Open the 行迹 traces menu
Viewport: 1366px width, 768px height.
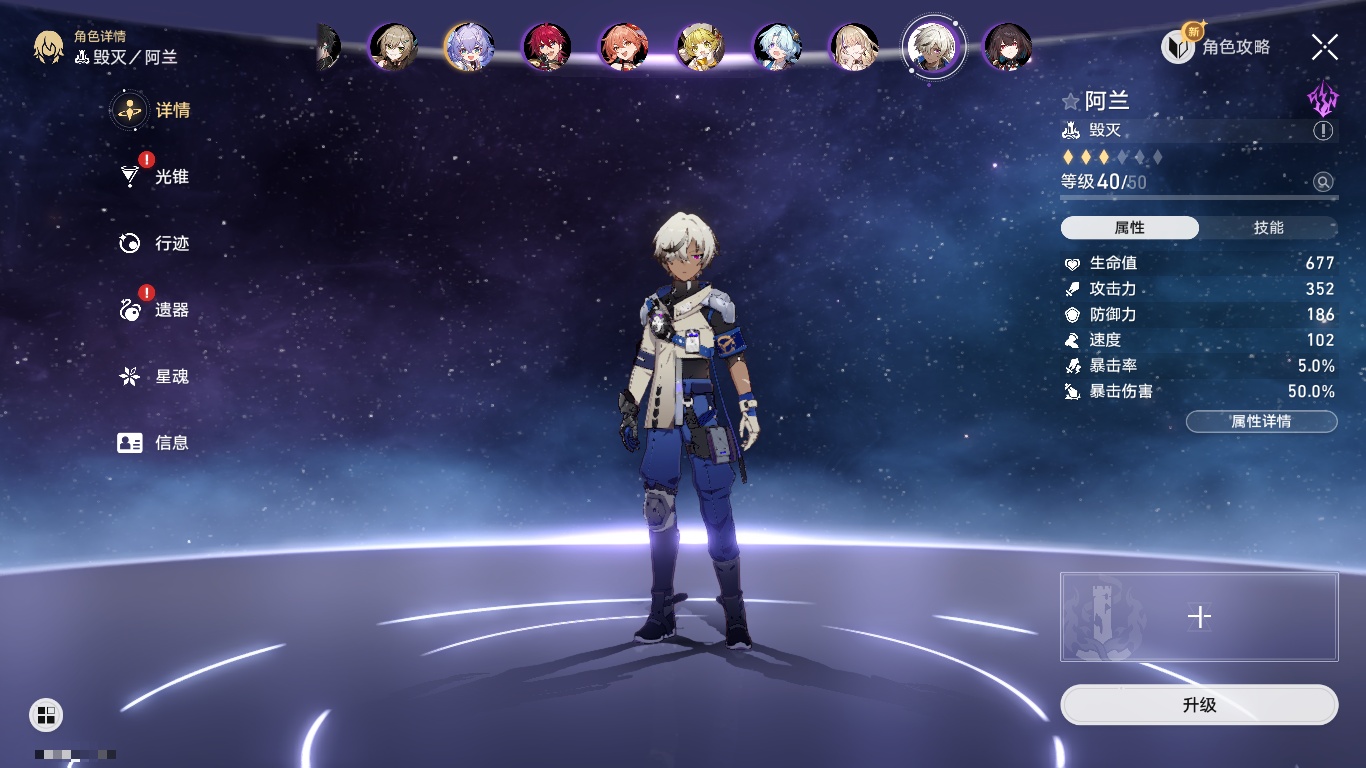pyautogui.click(x=154, y=243)
